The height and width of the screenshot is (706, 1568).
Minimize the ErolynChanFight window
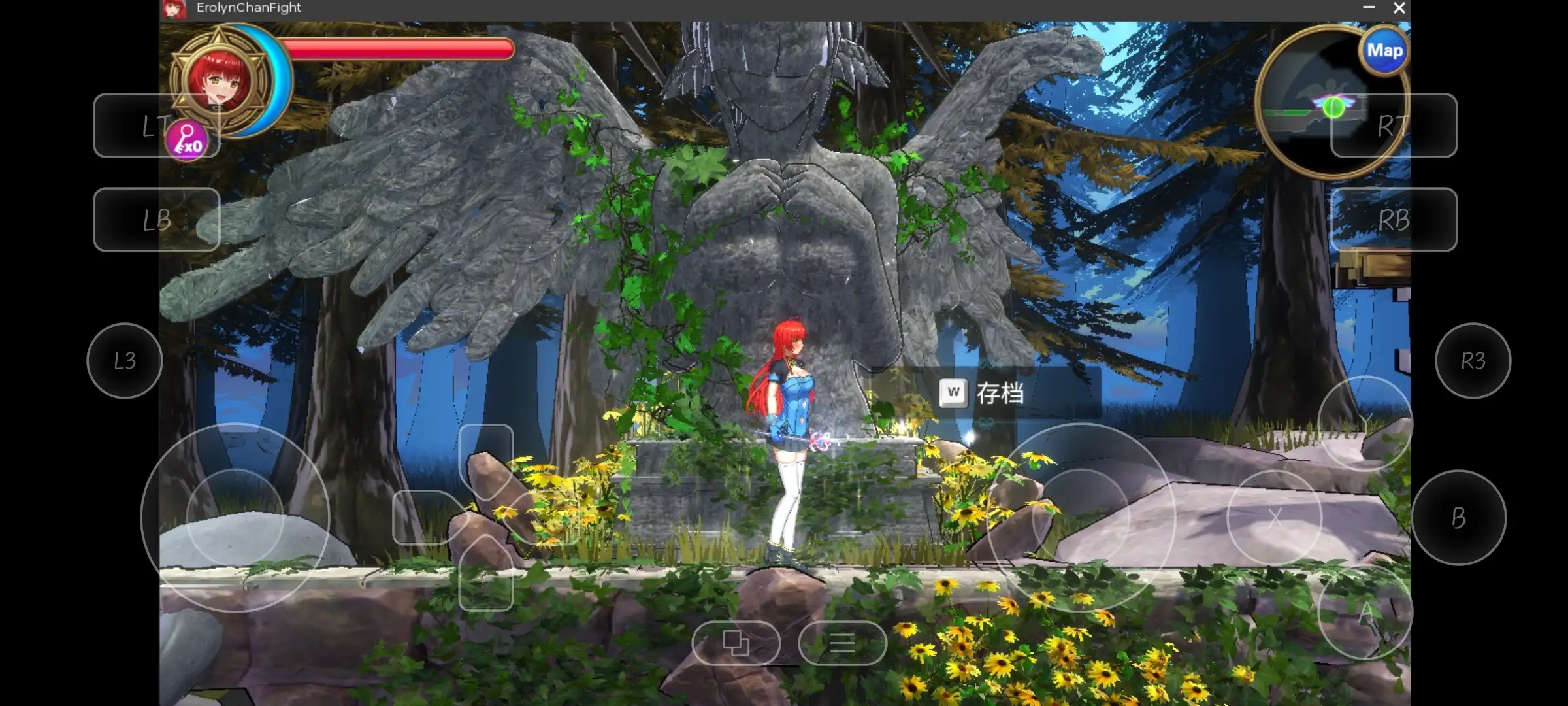[1369, 8]
